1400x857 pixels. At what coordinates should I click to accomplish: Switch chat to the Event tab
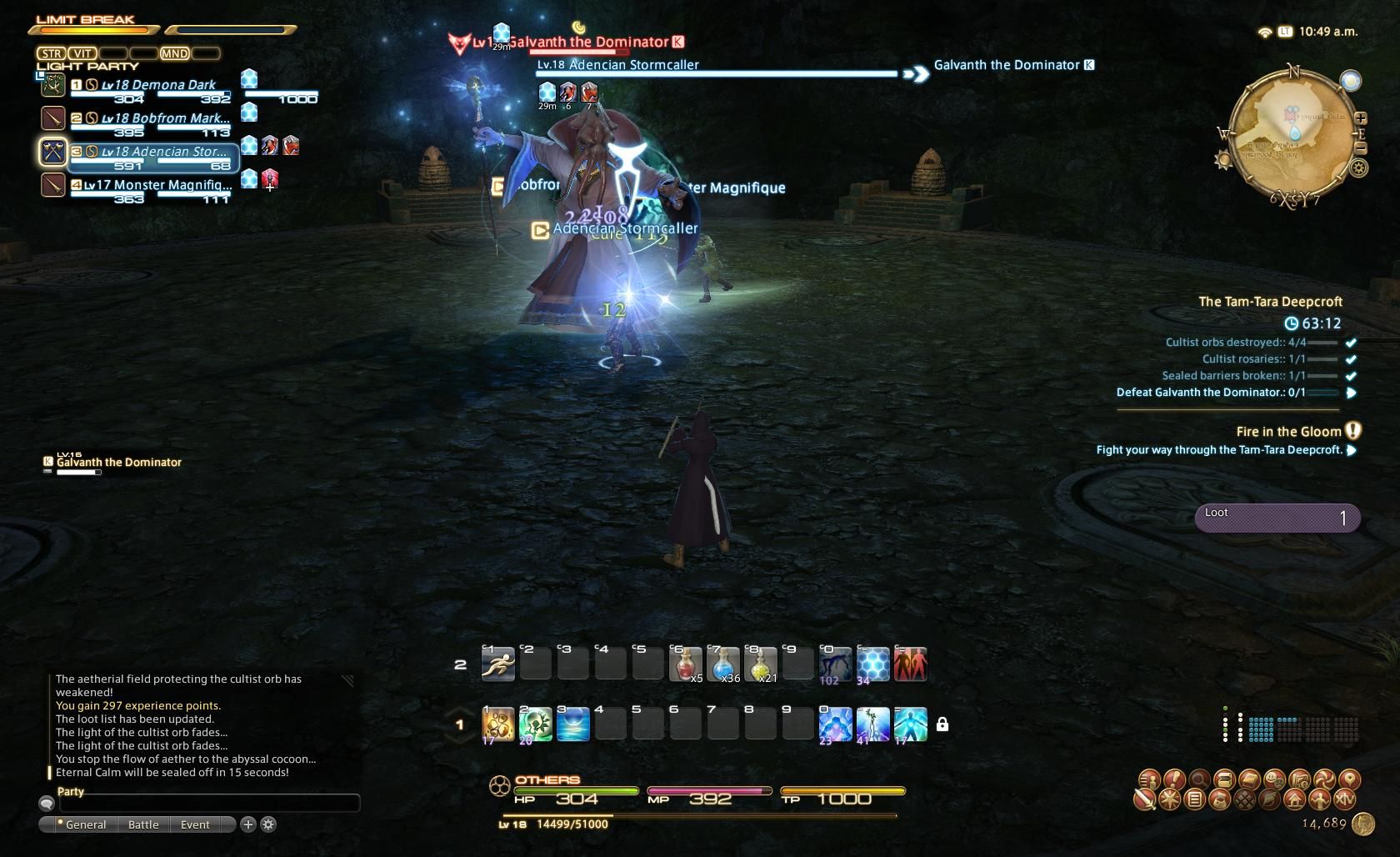pos(195,824)
